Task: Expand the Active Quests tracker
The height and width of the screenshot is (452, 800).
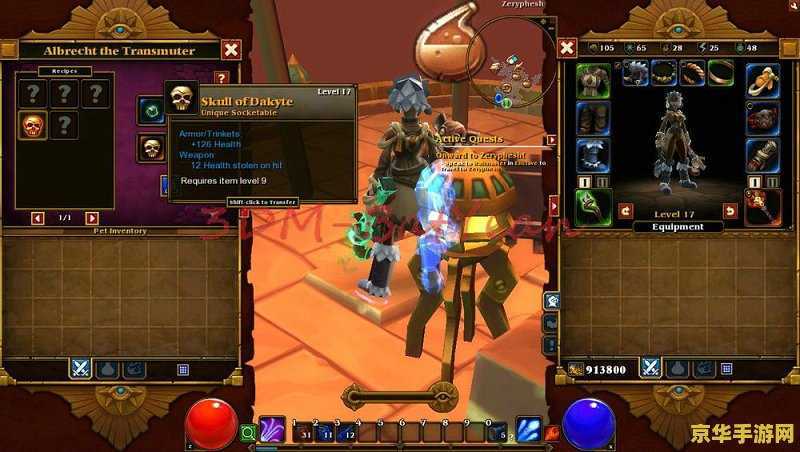Action: click(549, 140)
